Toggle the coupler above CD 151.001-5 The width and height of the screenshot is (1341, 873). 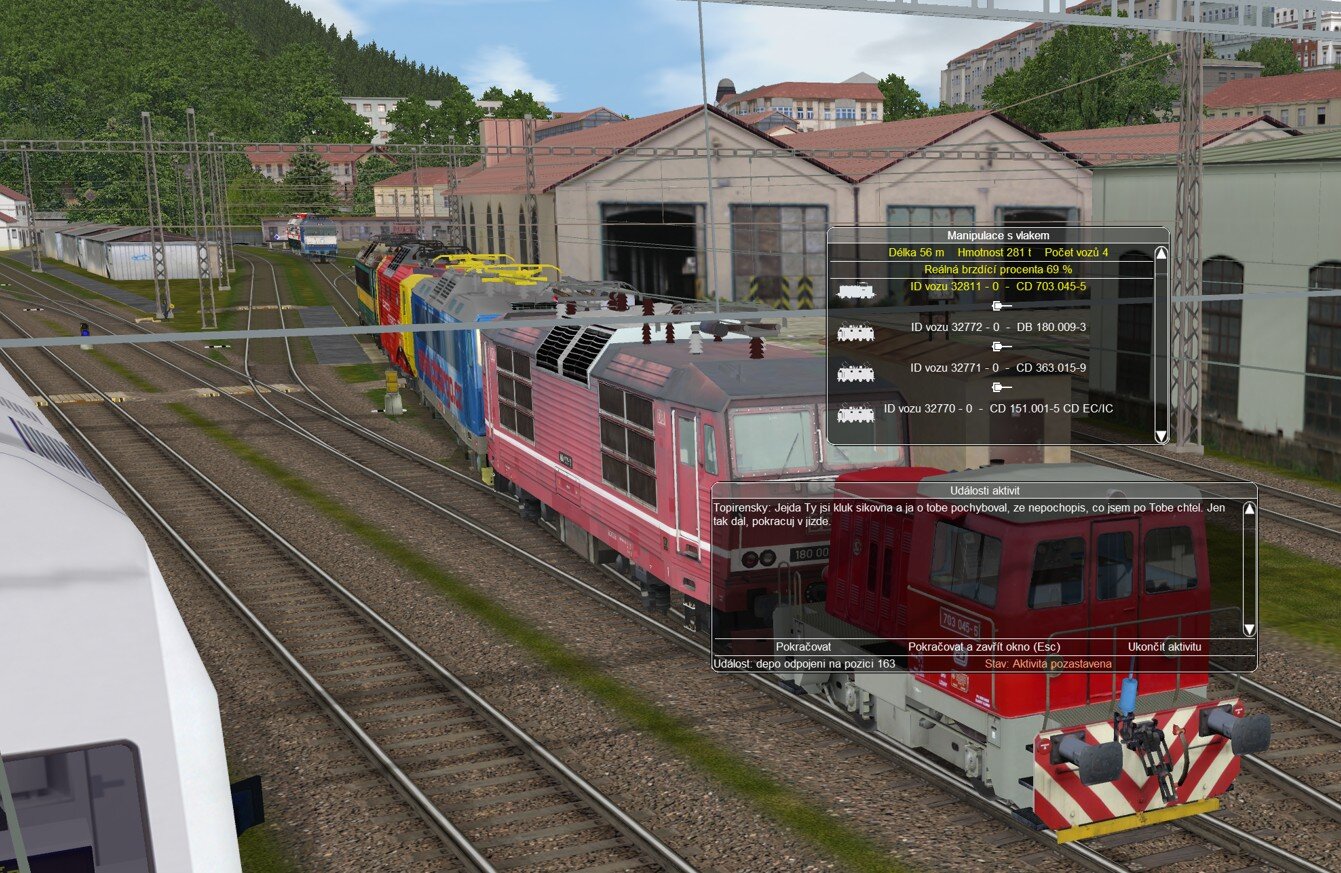(x=995, y=389)
